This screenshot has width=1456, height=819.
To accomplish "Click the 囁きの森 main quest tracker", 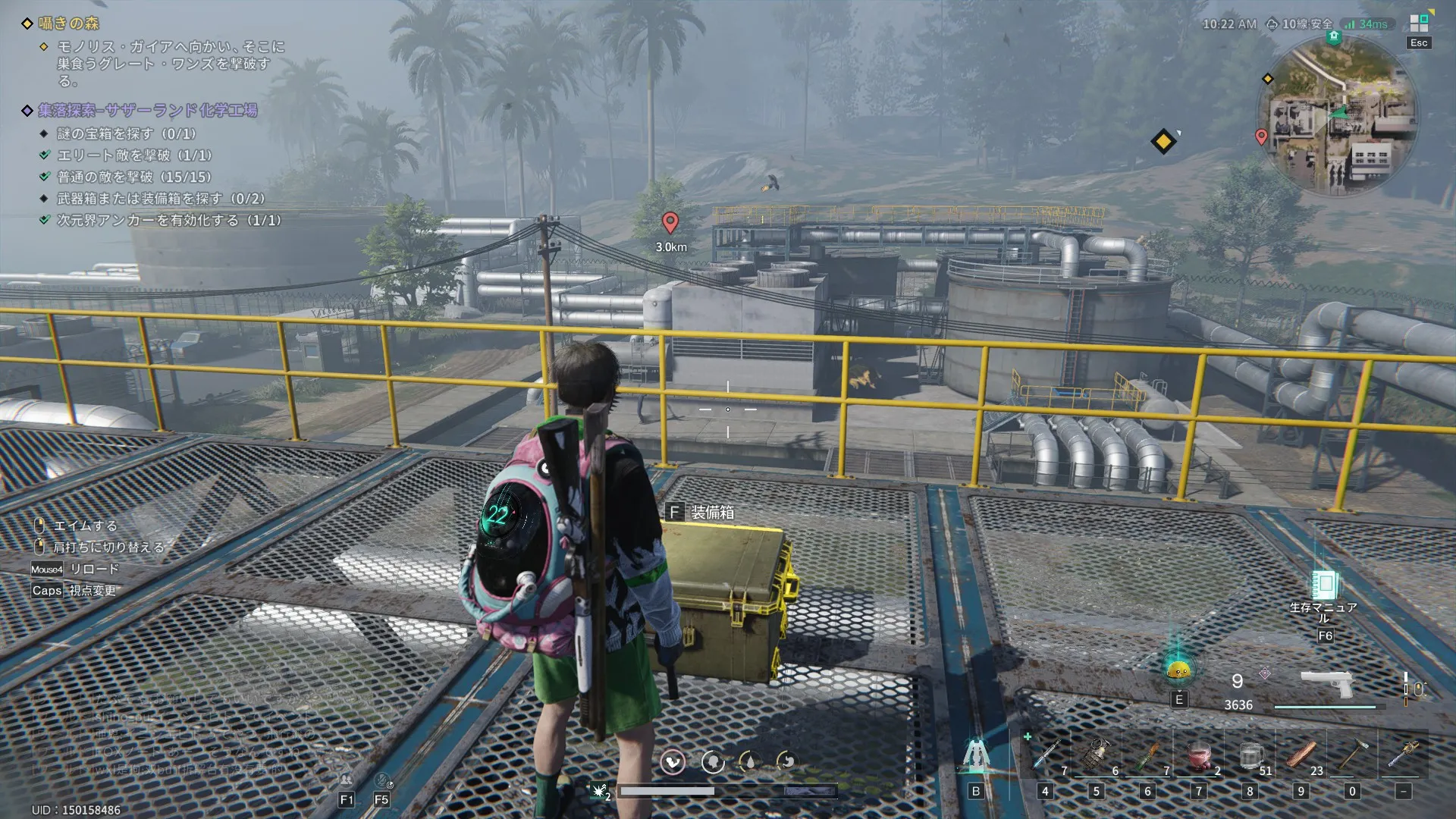I will pyautogui.click(x=69, y=24).
